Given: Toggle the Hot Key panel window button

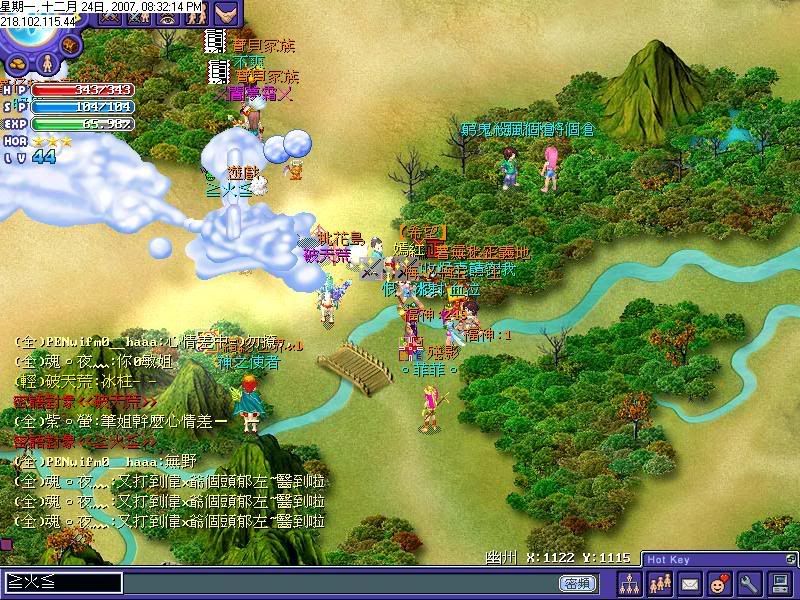Looking at the screenshot, I should pos(791,558).
